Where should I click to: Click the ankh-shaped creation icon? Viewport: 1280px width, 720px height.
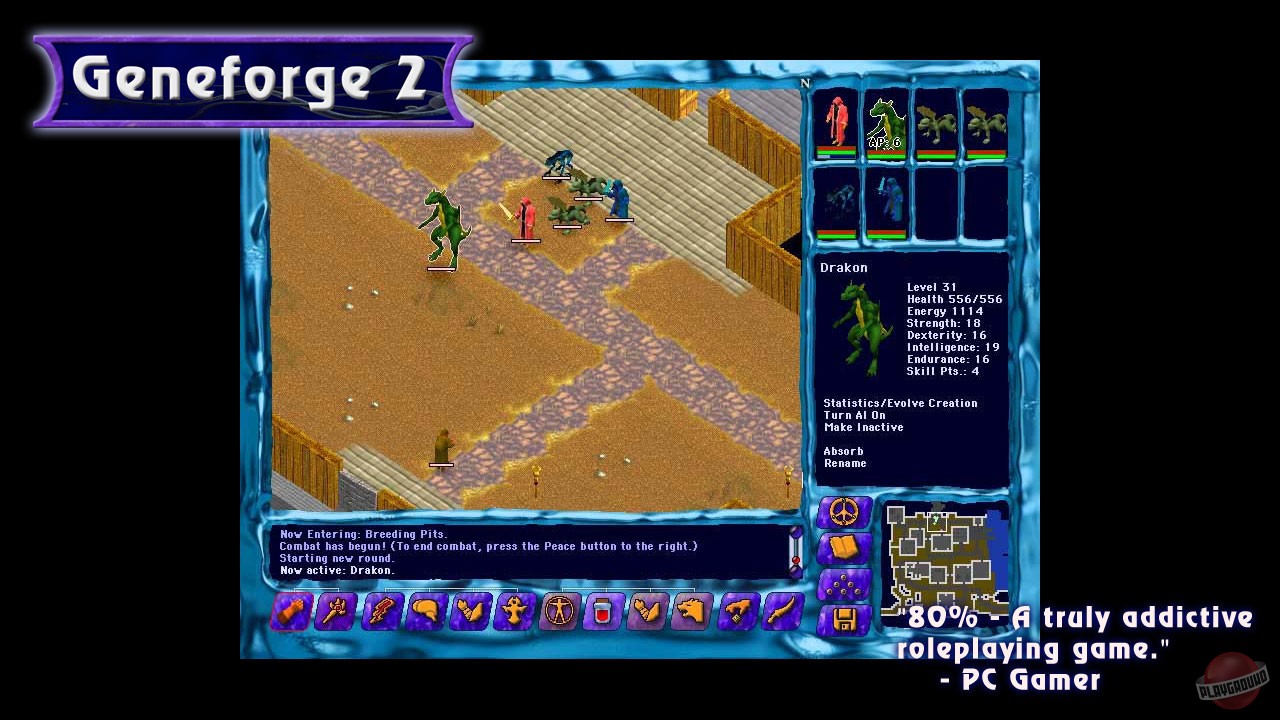515,612
